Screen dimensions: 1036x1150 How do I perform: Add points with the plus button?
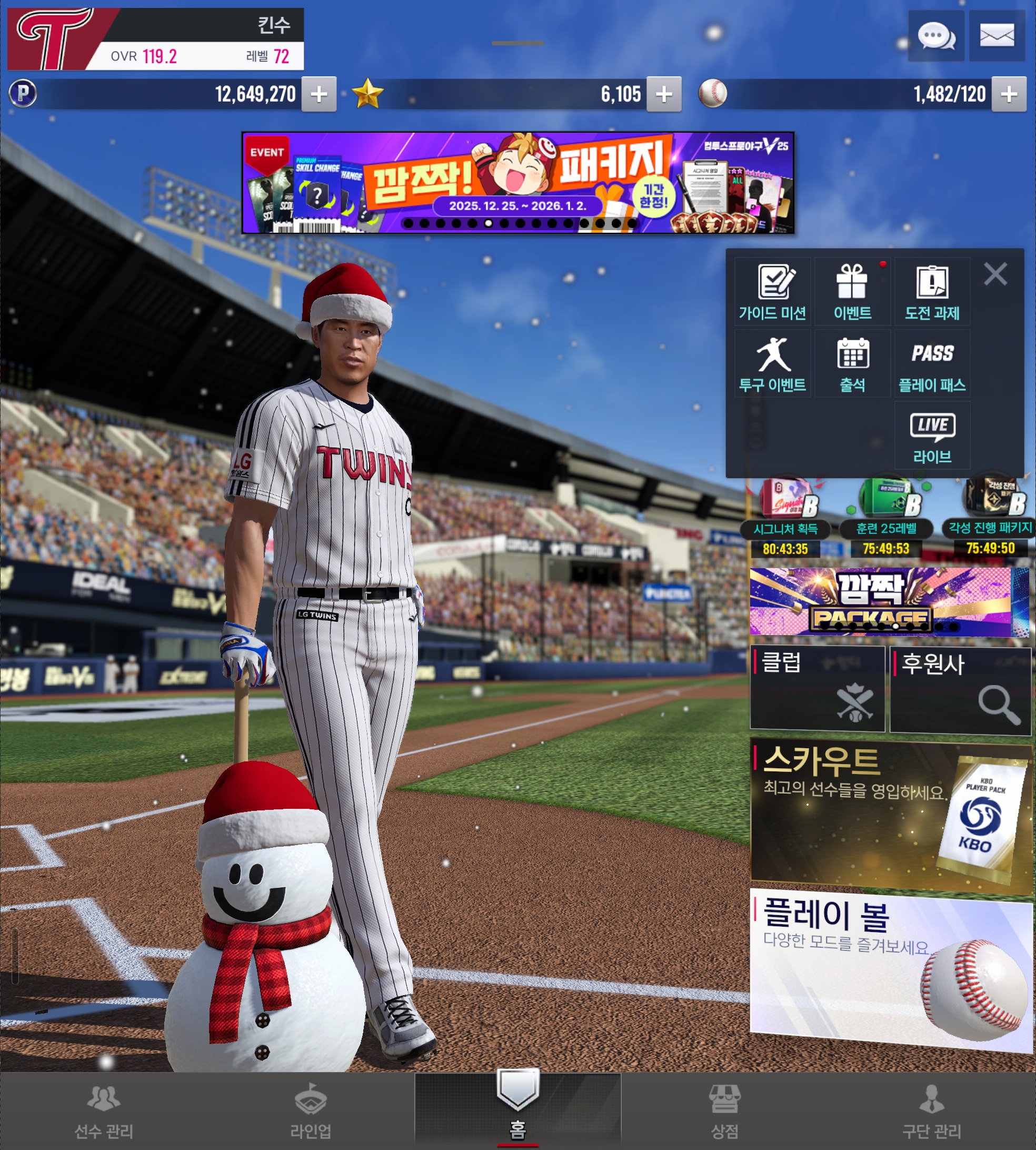319,94
